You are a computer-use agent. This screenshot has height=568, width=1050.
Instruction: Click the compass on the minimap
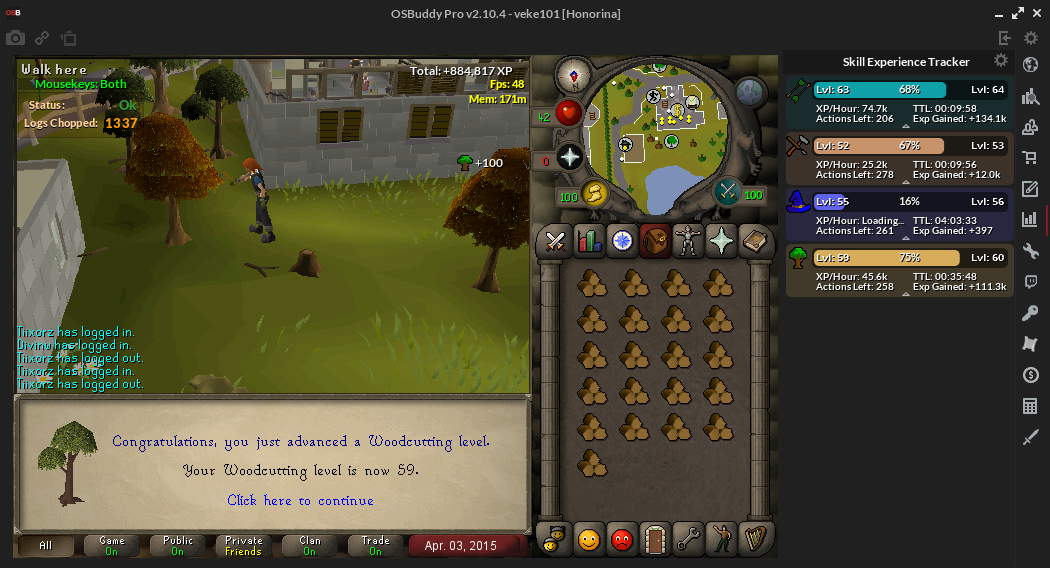(574, 73)
